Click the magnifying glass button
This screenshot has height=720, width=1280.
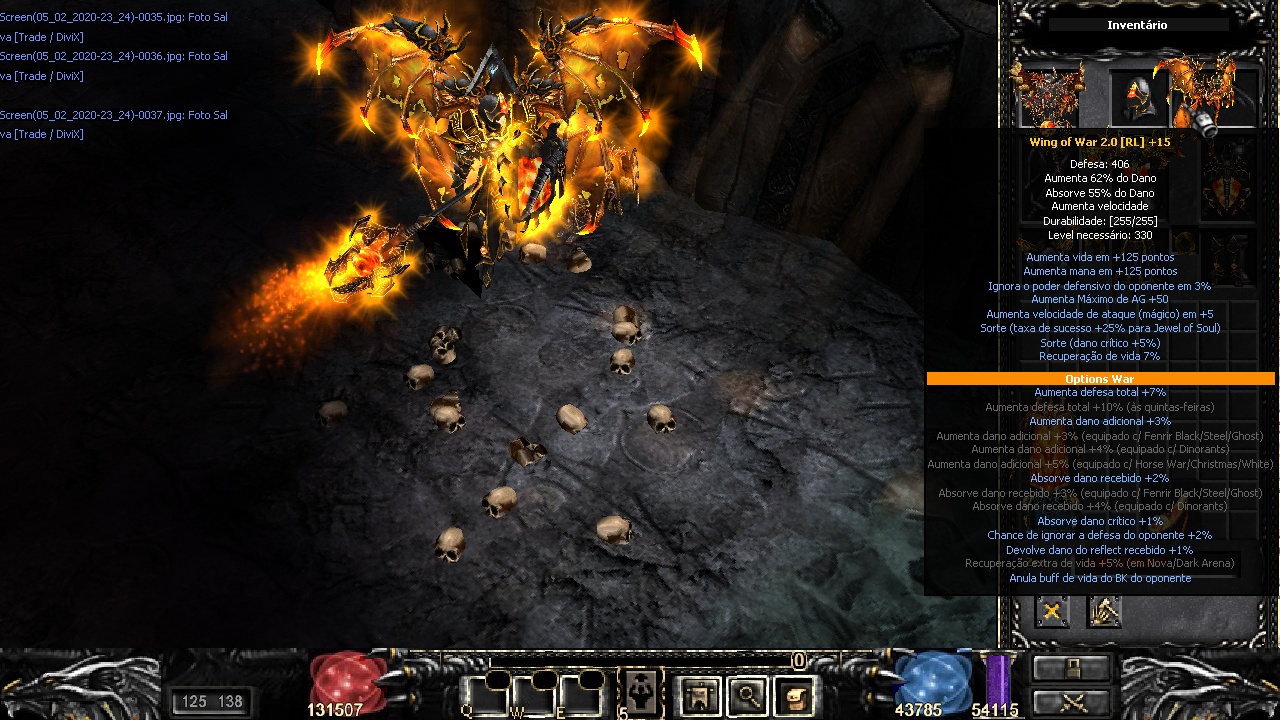747,696
